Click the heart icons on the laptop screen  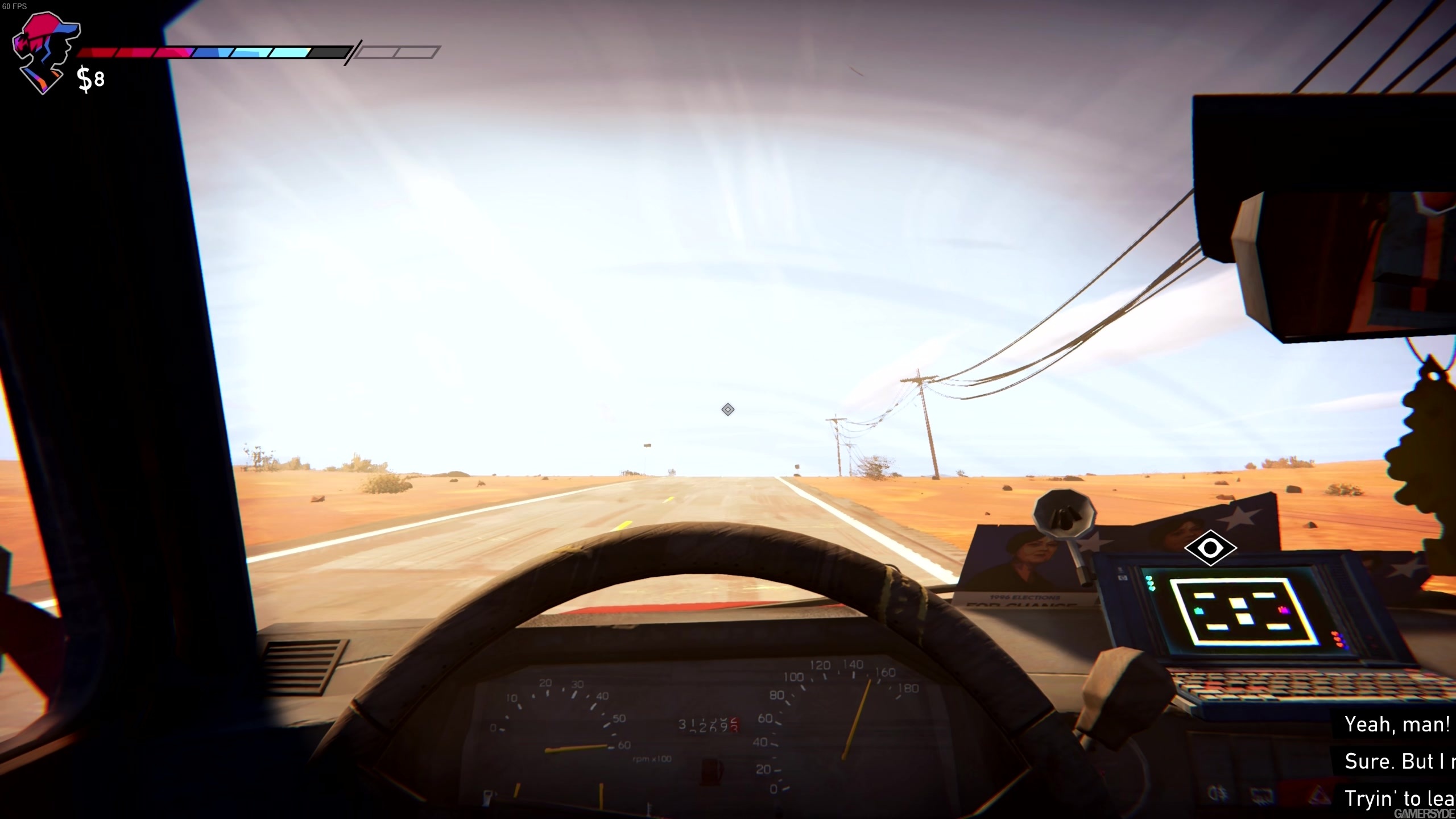[x=1151, y=584]
